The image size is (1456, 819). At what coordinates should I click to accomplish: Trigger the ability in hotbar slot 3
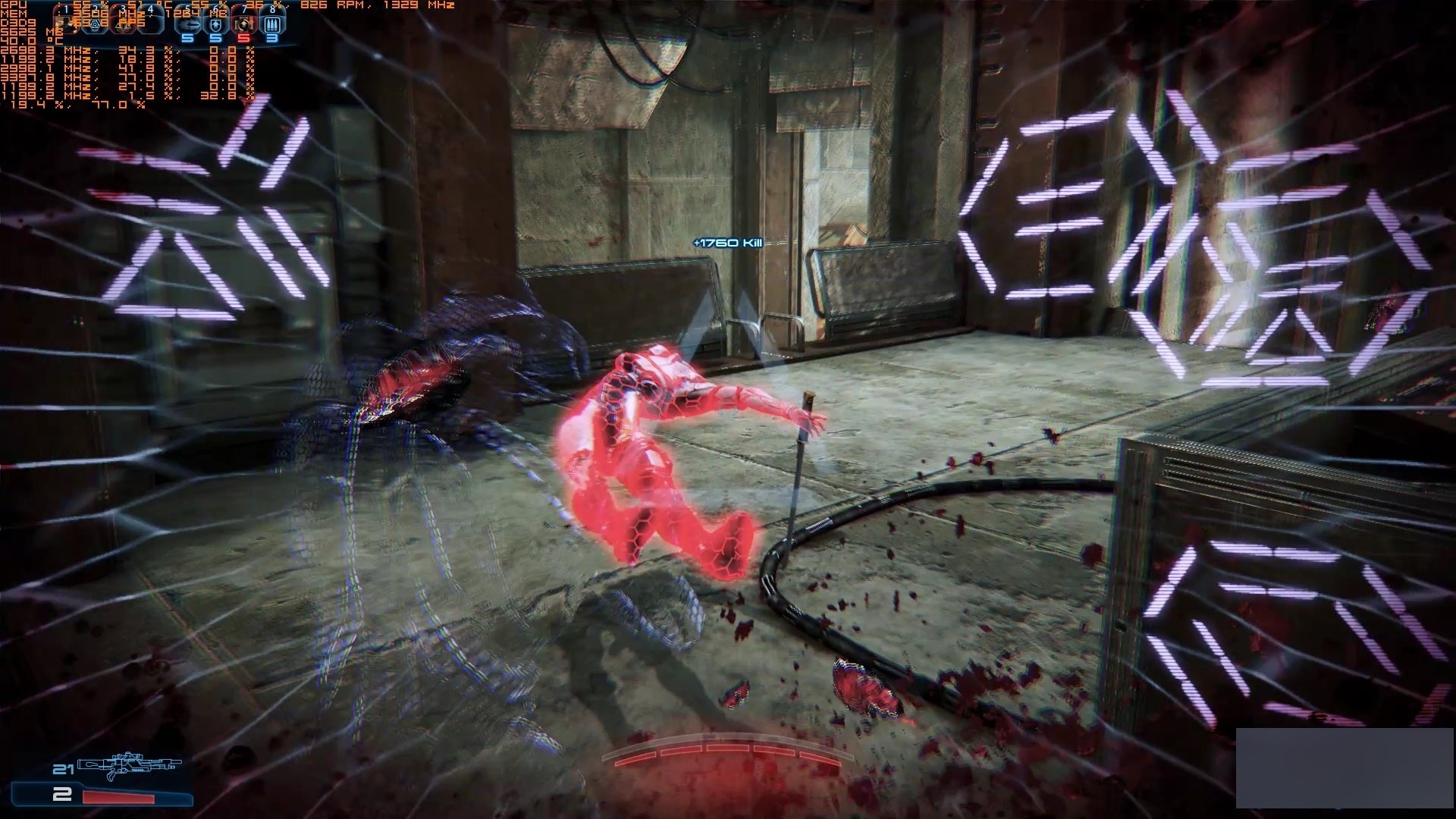(124, 23)
